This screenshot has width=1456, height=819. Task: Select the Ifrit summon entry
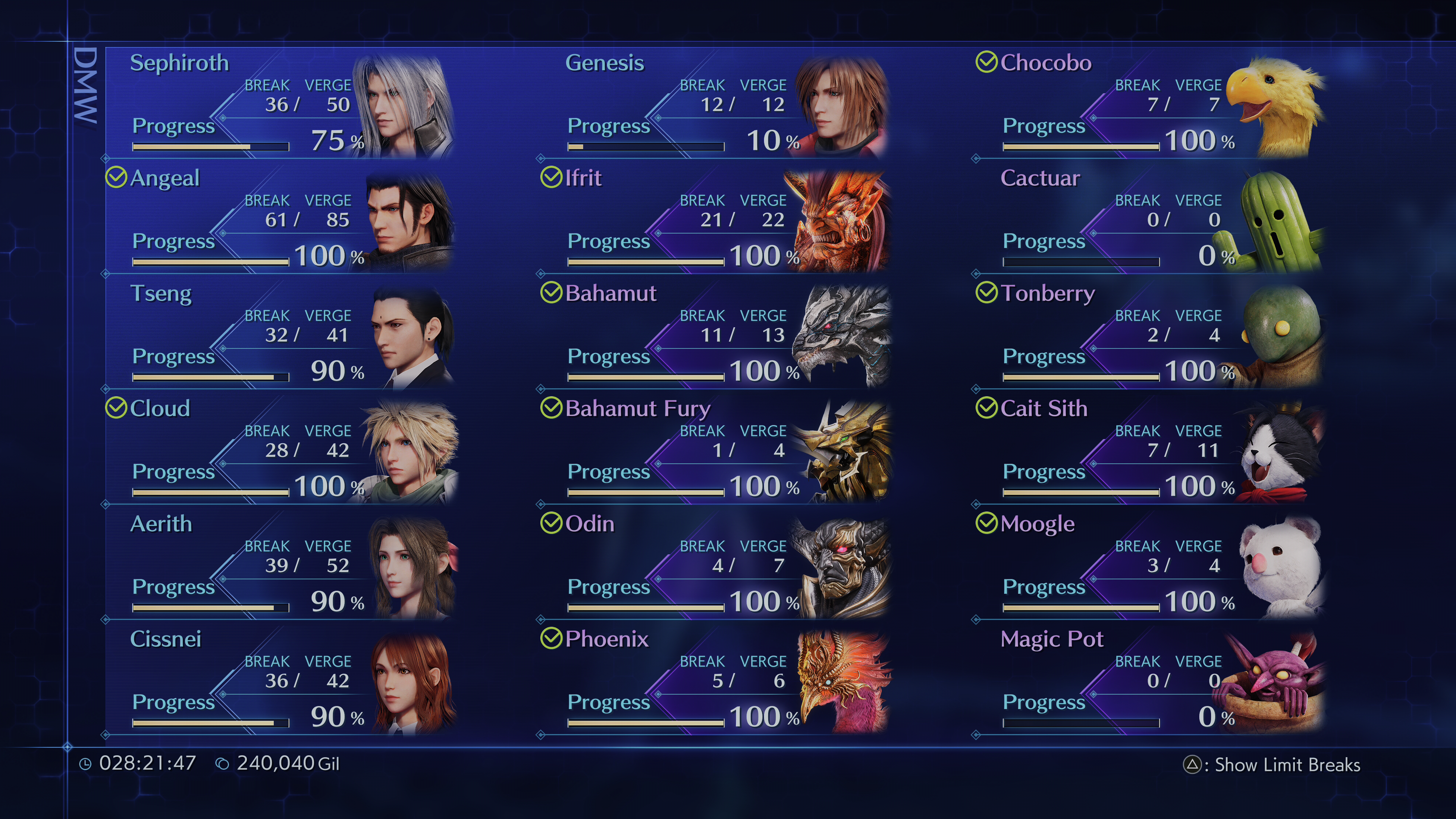[718, 220]
